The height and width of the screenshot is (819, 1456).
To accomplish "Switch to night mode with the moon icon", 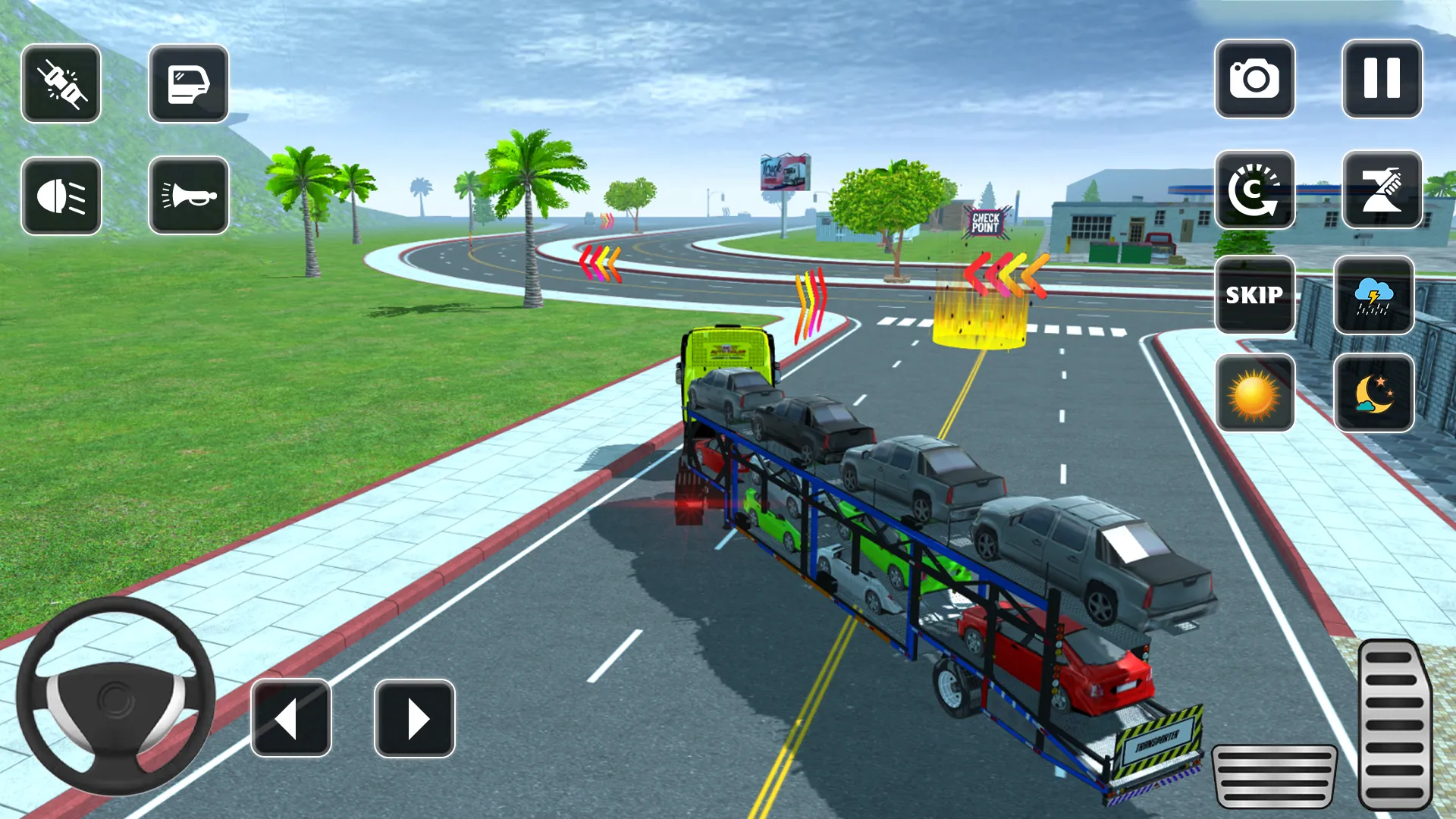I will (x=1373, y=394).
